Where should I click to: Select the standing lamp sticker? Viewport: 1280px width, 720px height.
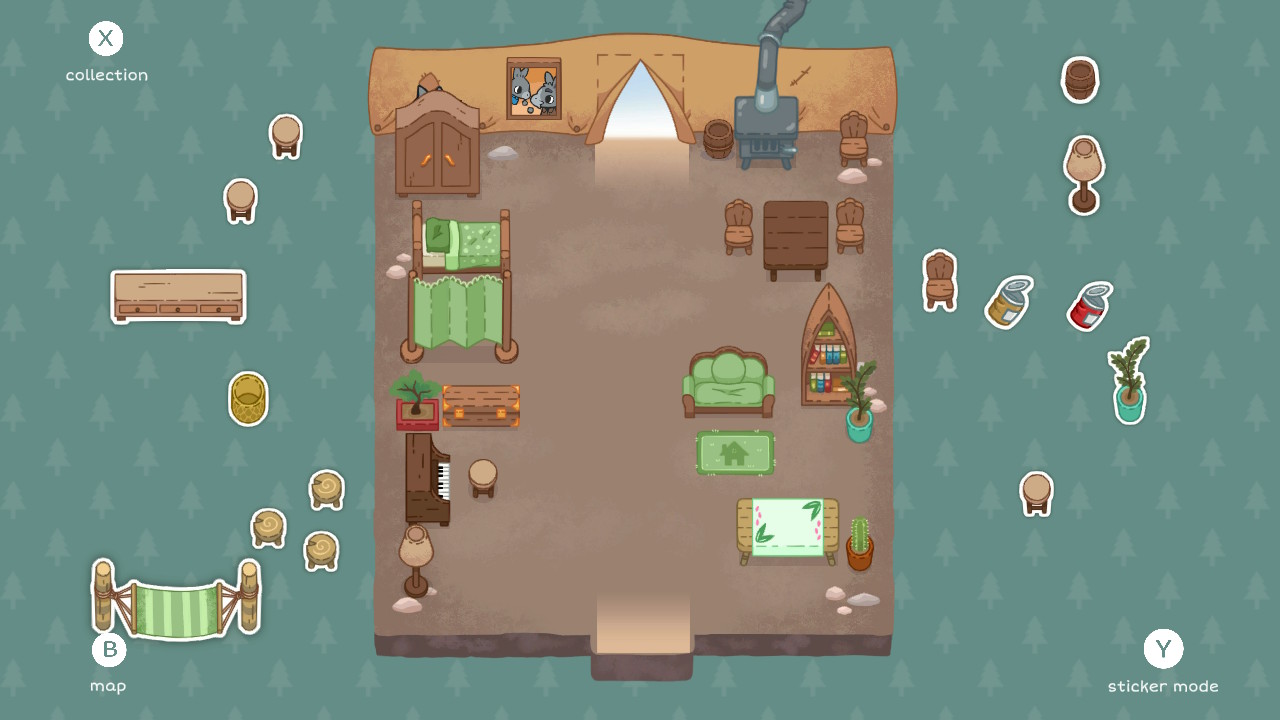[1081, 172]
